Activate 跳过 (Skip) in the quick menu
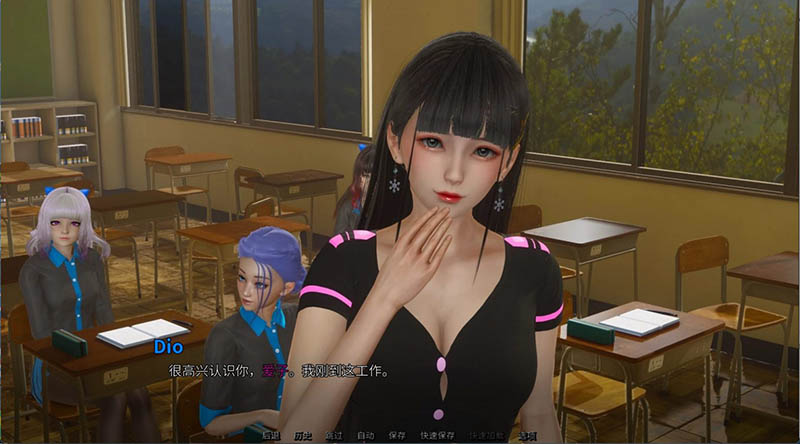This screenshot has width=800, height=444. (334, 436)
